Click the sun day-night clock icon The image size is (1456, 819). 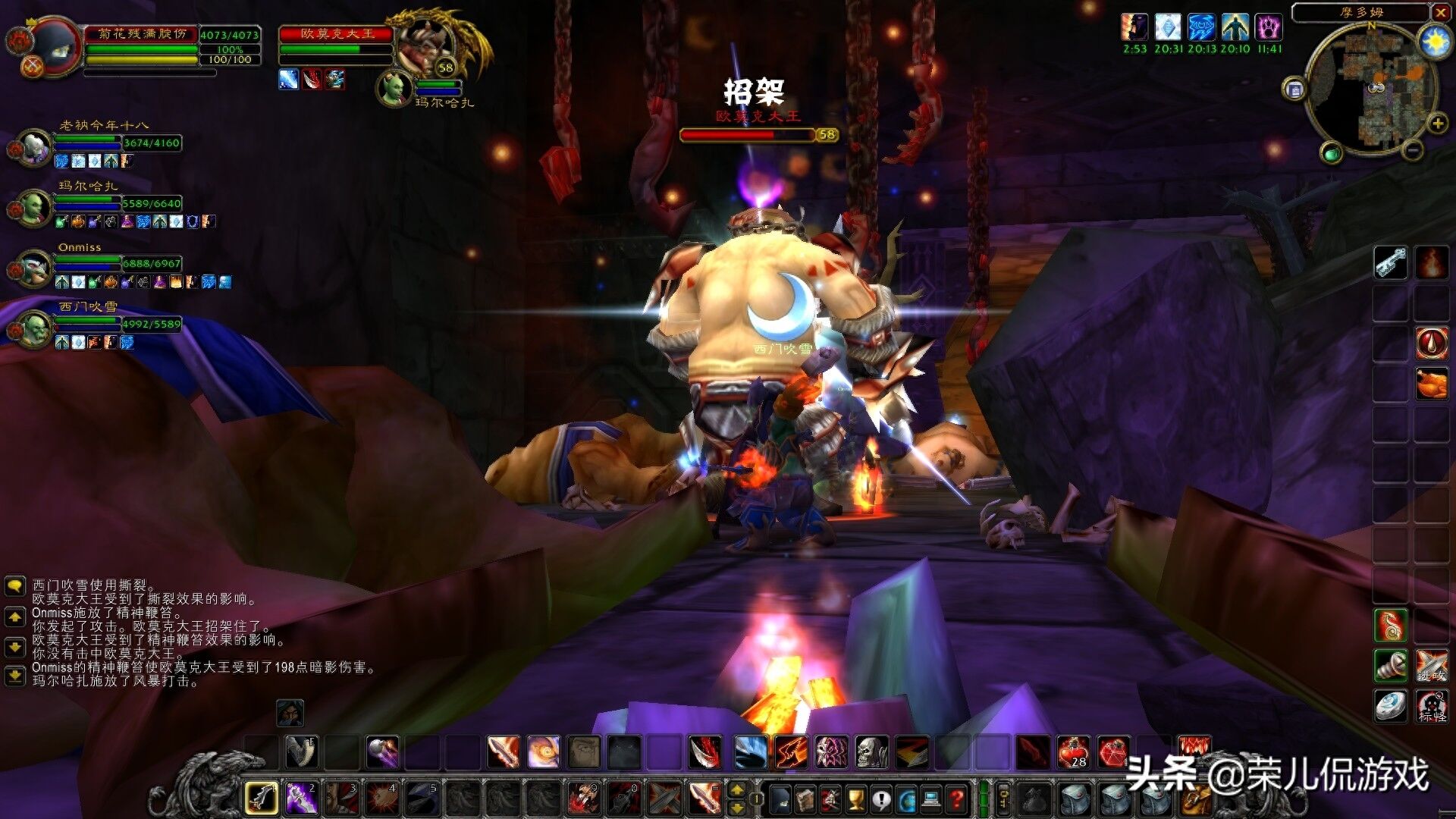pyautogui.click(x=1435, y=42)
